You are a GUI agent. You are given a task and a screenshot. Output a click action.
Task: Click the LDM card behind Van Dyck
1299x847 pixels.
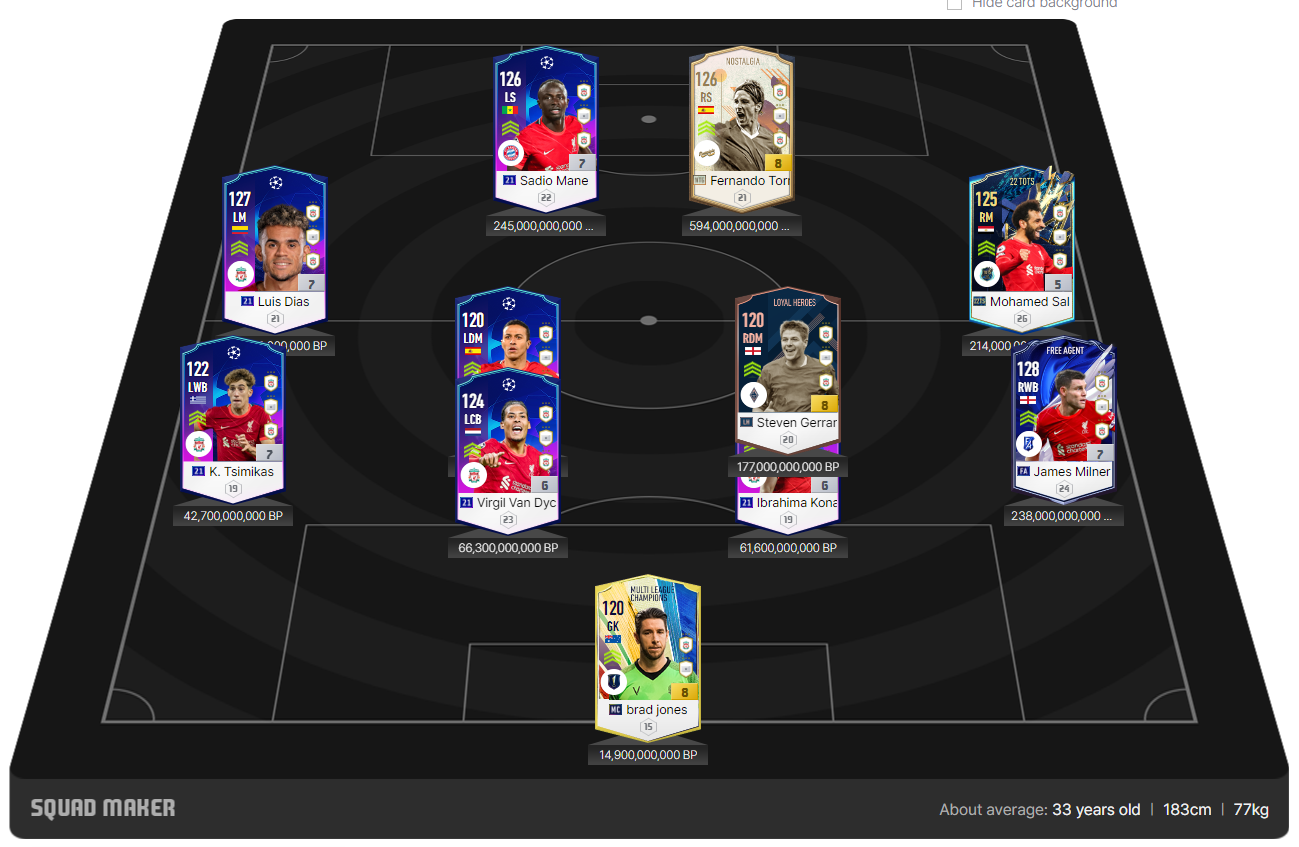tap(508, 330)
